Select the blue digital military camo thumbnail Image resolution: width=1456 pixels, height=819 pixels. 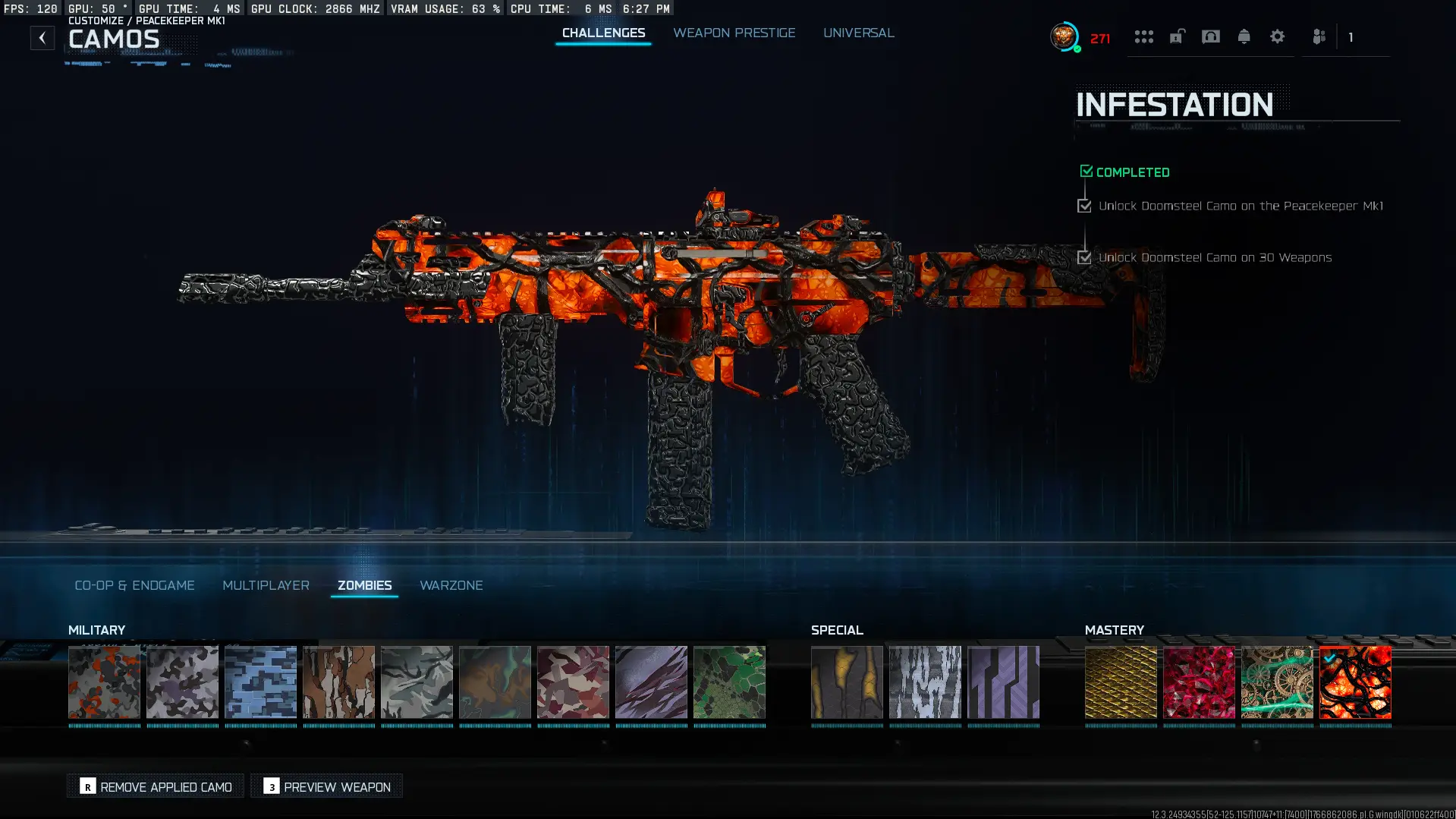click(260, 682)
